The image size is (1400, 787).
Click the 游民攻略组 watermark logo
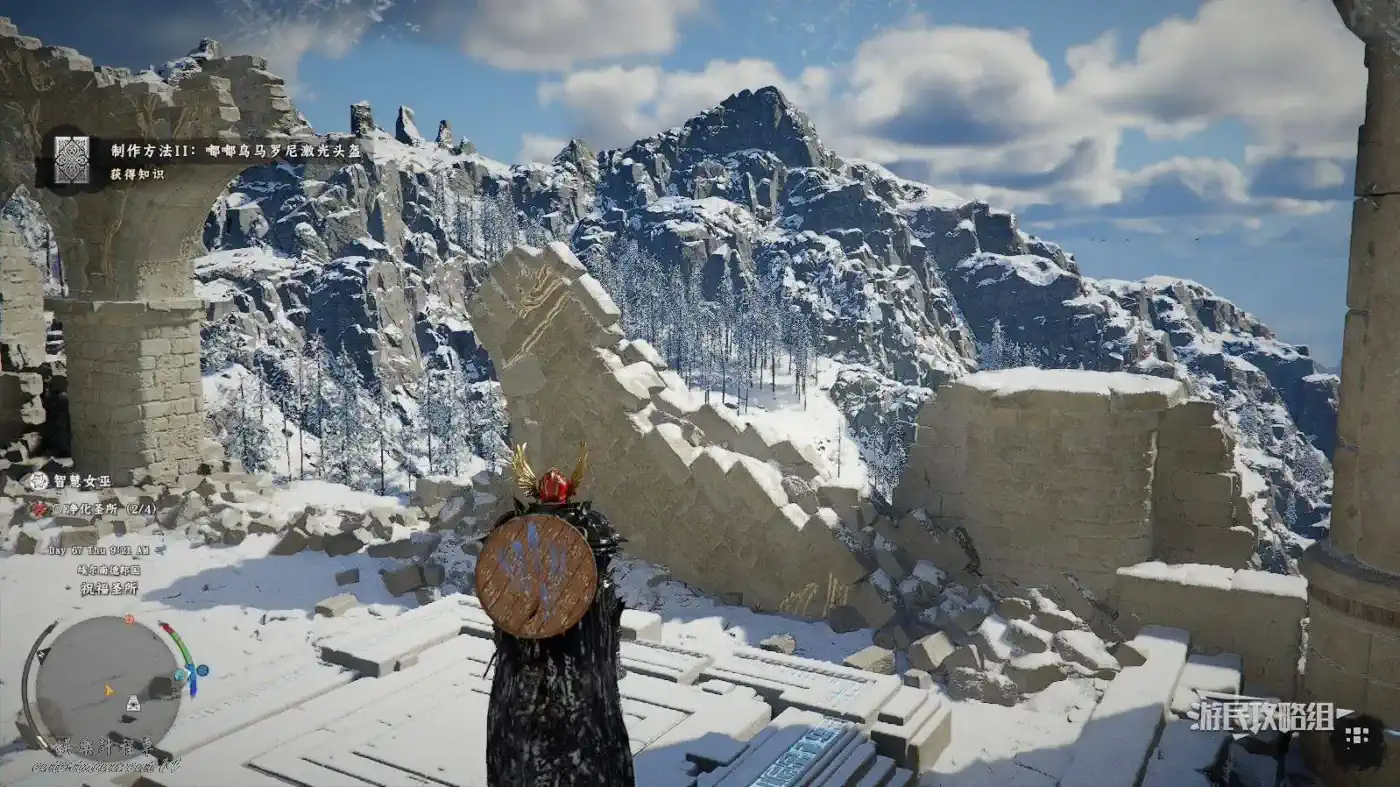click(x=1258, y=716)
